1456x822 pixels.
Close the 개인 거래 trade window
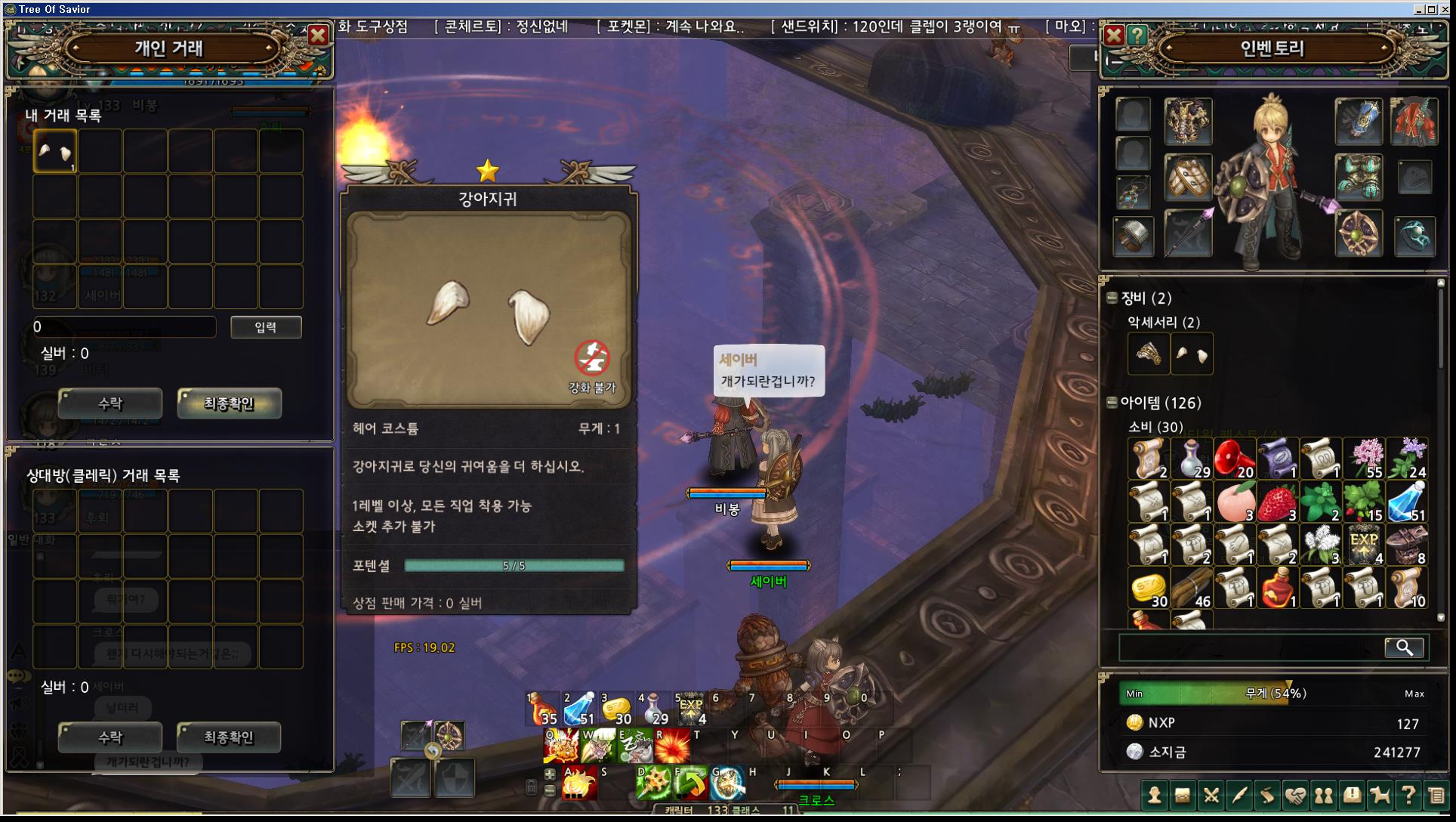pos(318,35)
